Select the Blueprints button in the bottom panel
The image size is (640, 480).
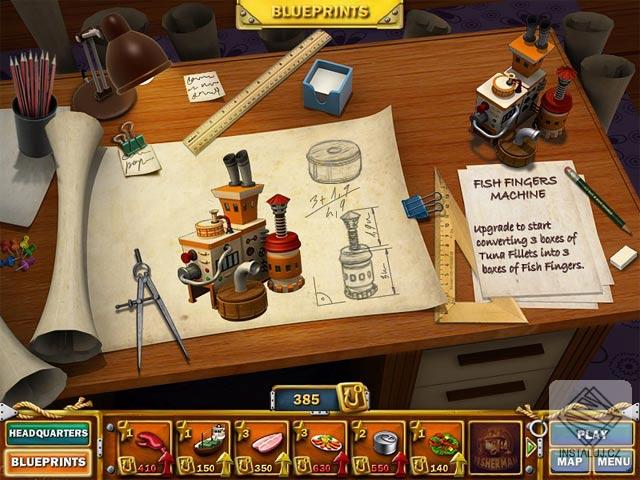point(47,462)
